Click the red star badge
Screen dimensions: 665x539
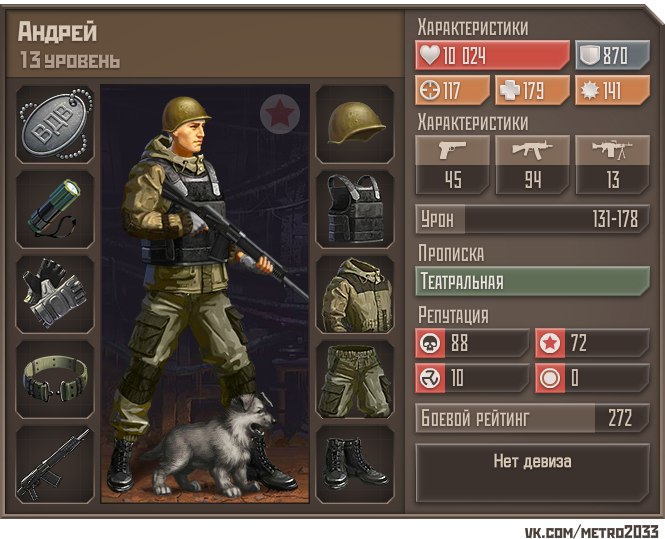280,114
